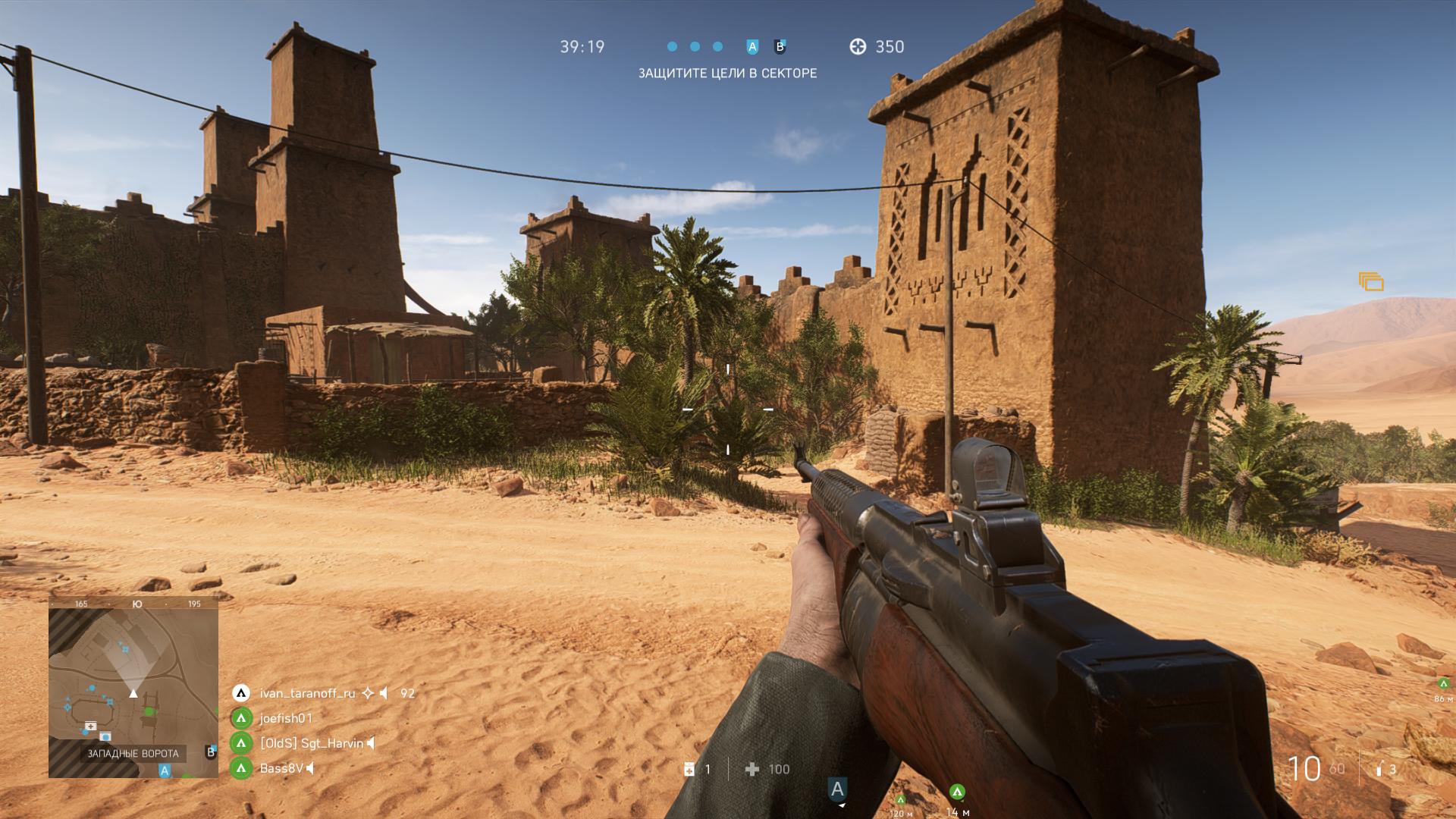Click the A objective marker on the minimap

(x=165, y=770)
